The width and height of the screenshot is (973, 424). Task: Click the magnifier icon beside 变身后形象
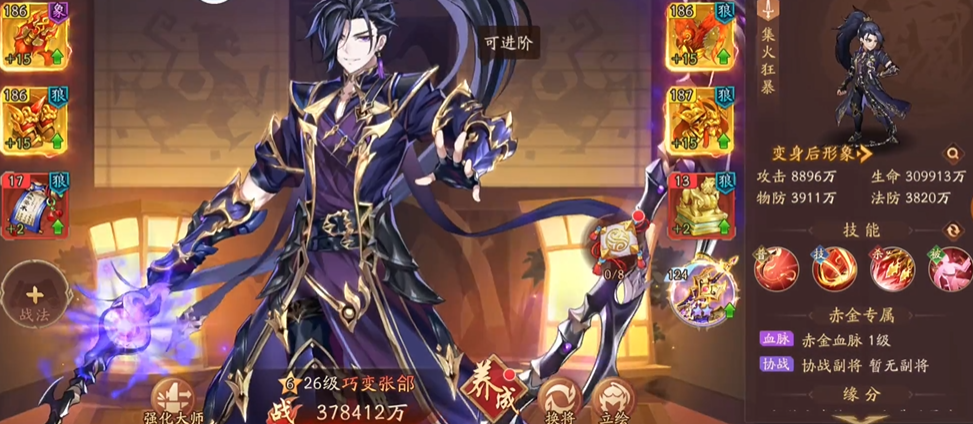(953, 155)
